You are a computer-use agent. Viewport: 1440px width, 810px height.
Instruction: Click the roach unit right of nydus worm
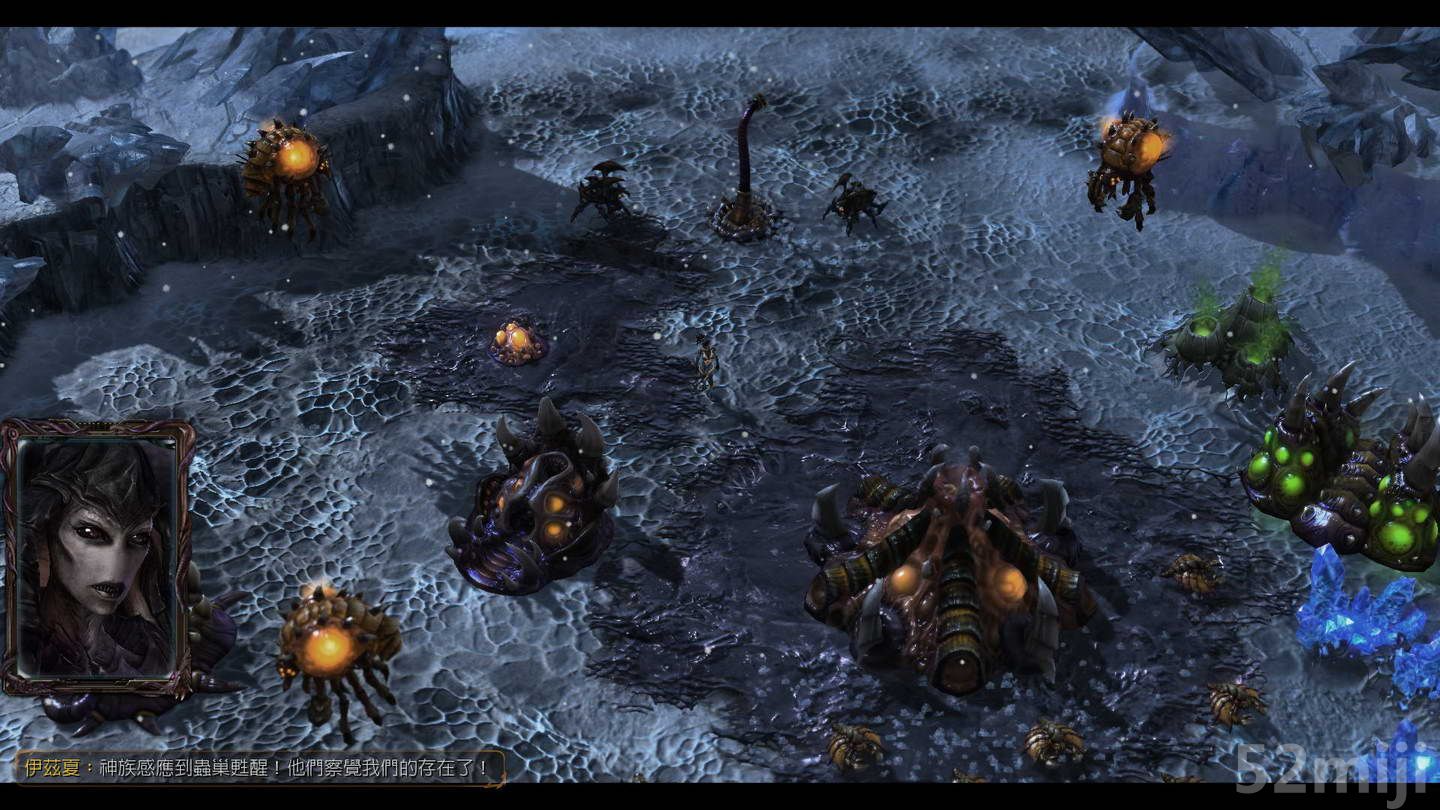tap(850, 200)
